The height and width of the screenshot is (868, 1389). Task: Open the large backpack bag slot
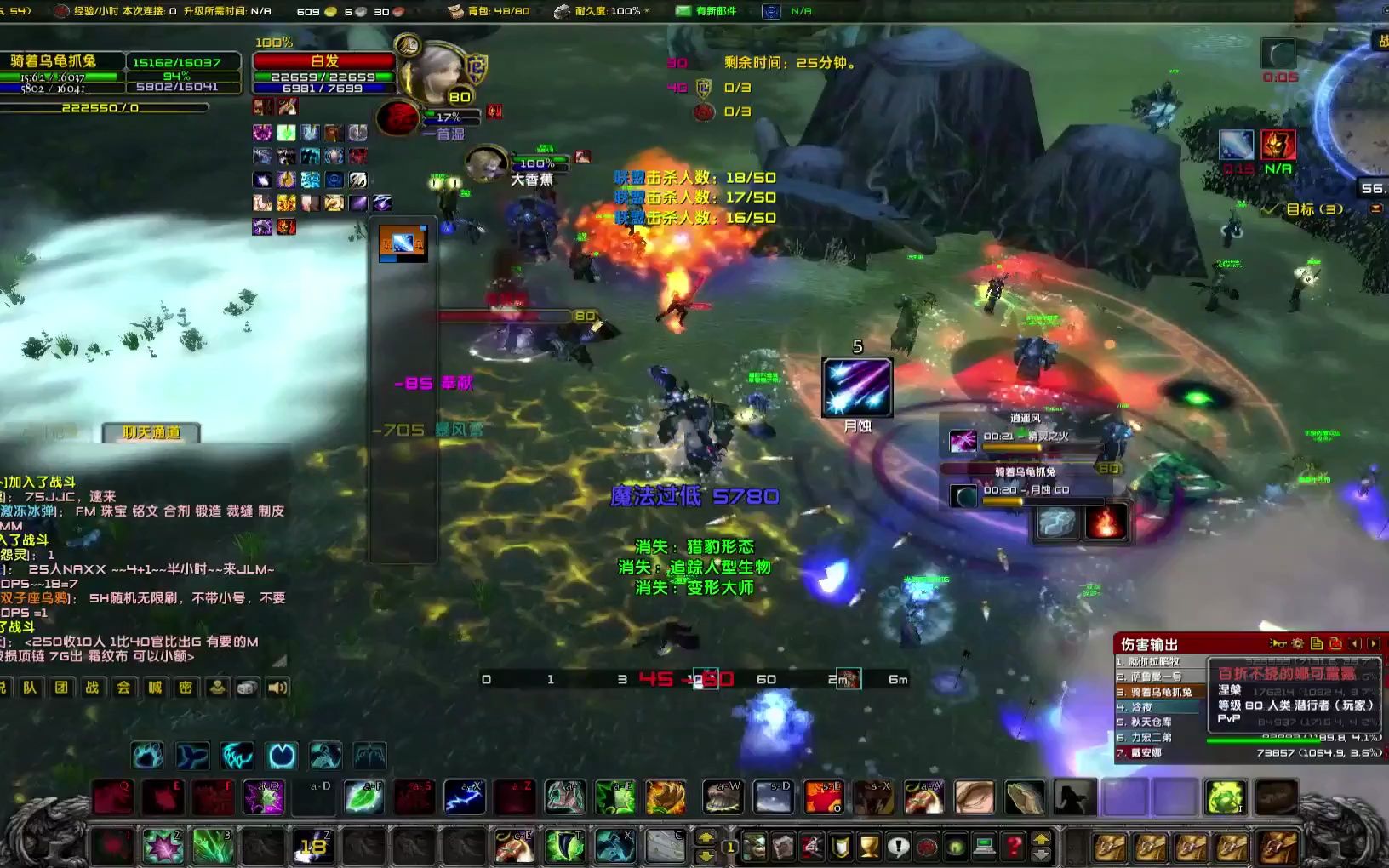1277,847
